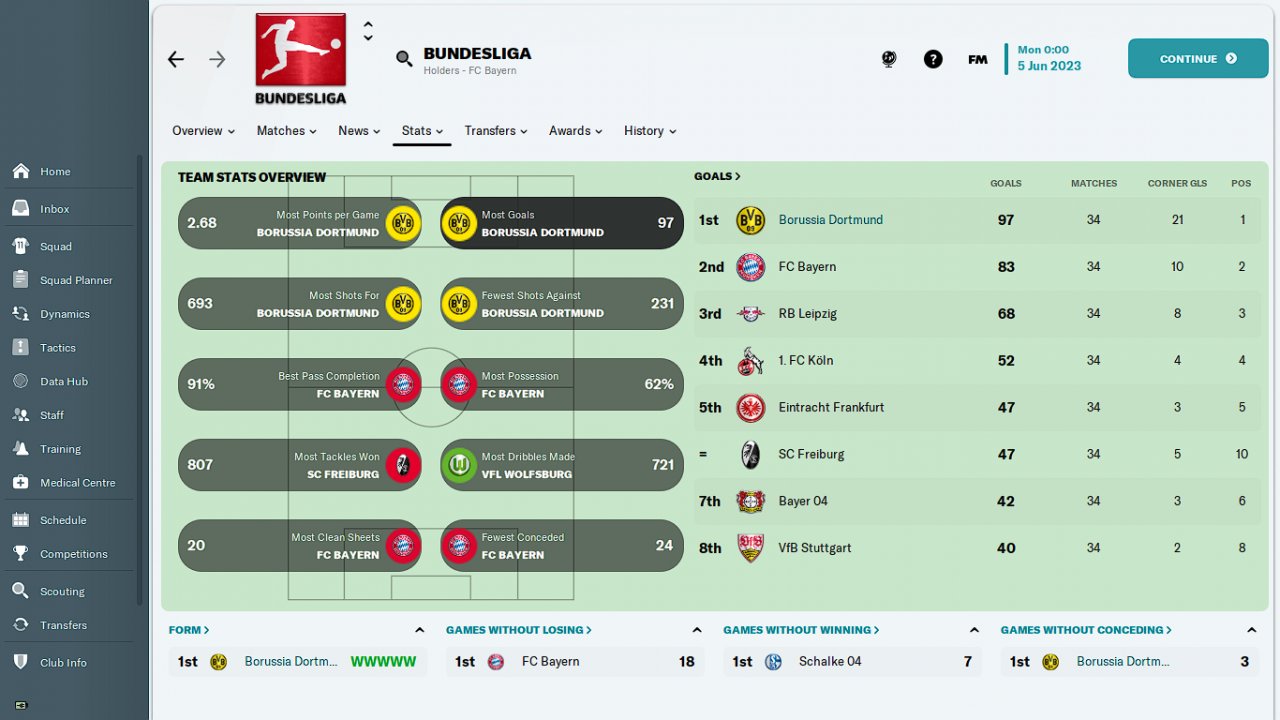Select the Most Goals stat card
Viewport: 1280px width, 720px height.
click(562, 223)
